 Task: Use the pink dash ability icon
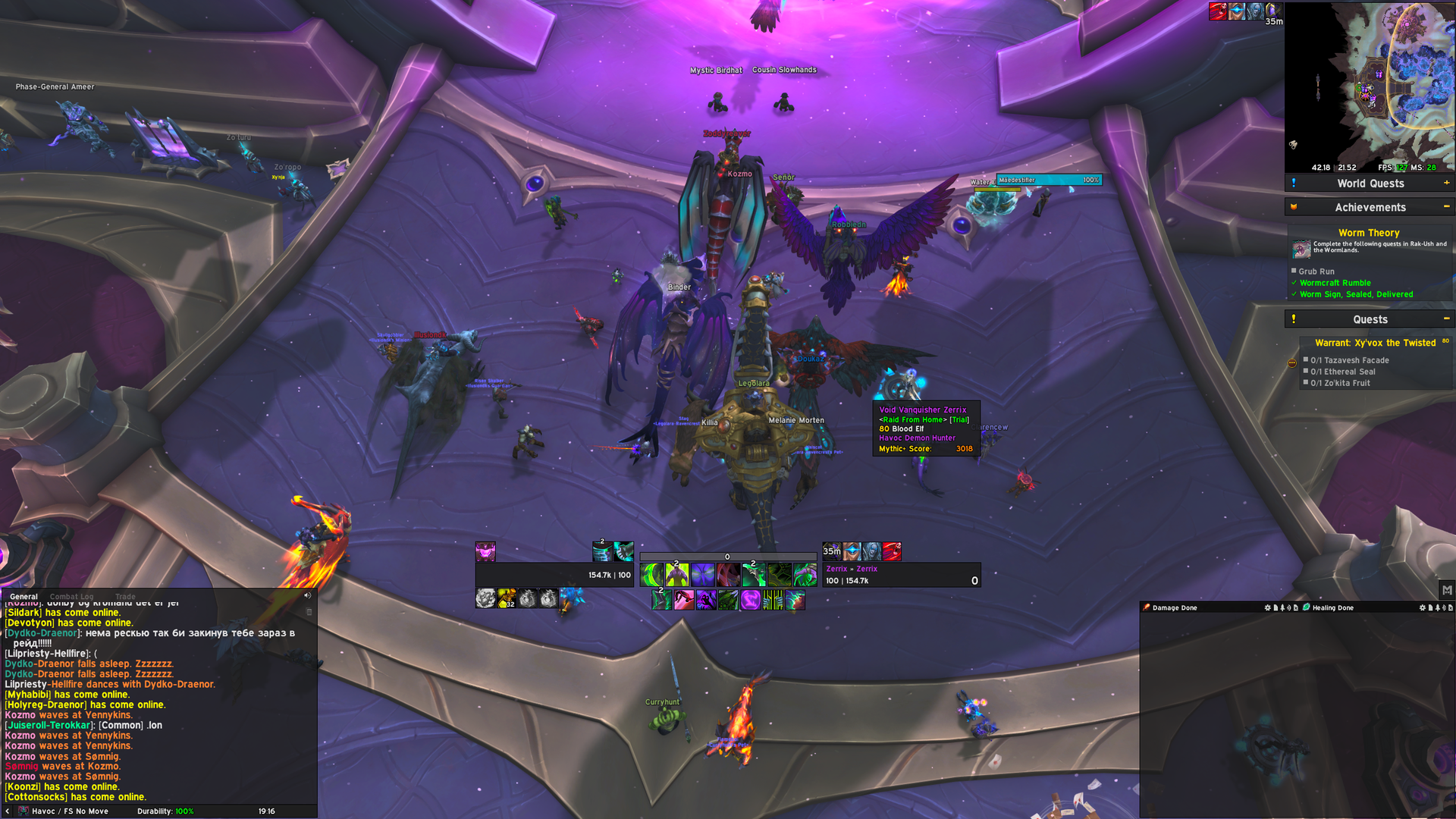click(x=684, y=601)
